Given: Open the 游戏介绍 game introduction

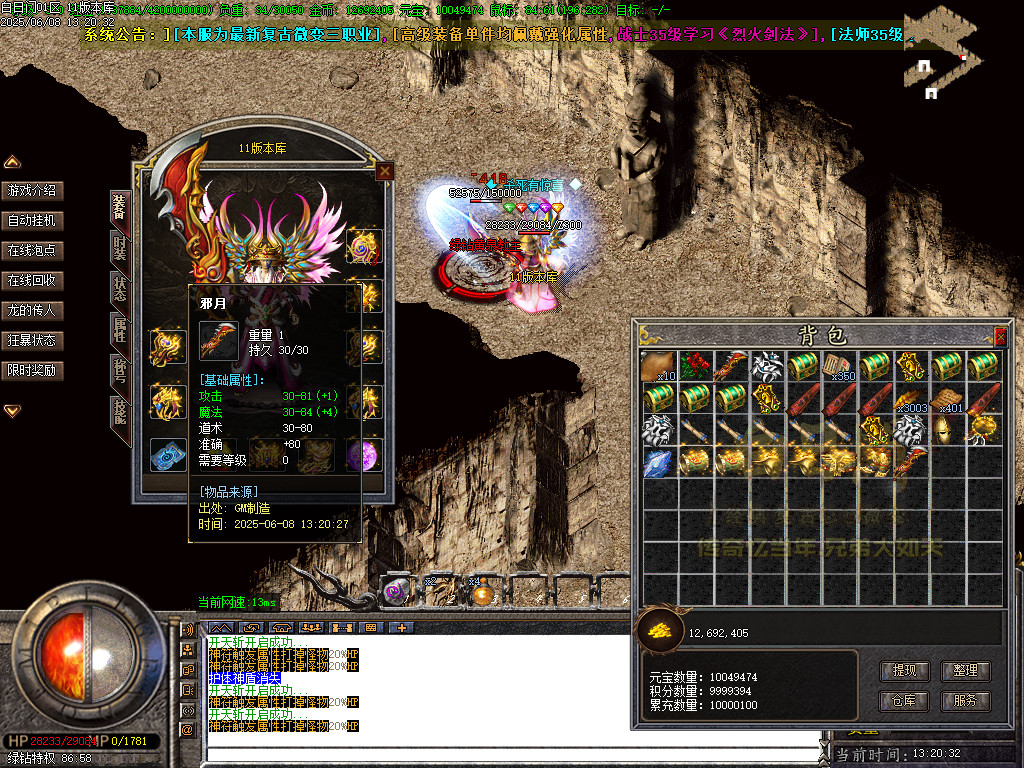Looking at the screenshot, I should coord(32,190).
